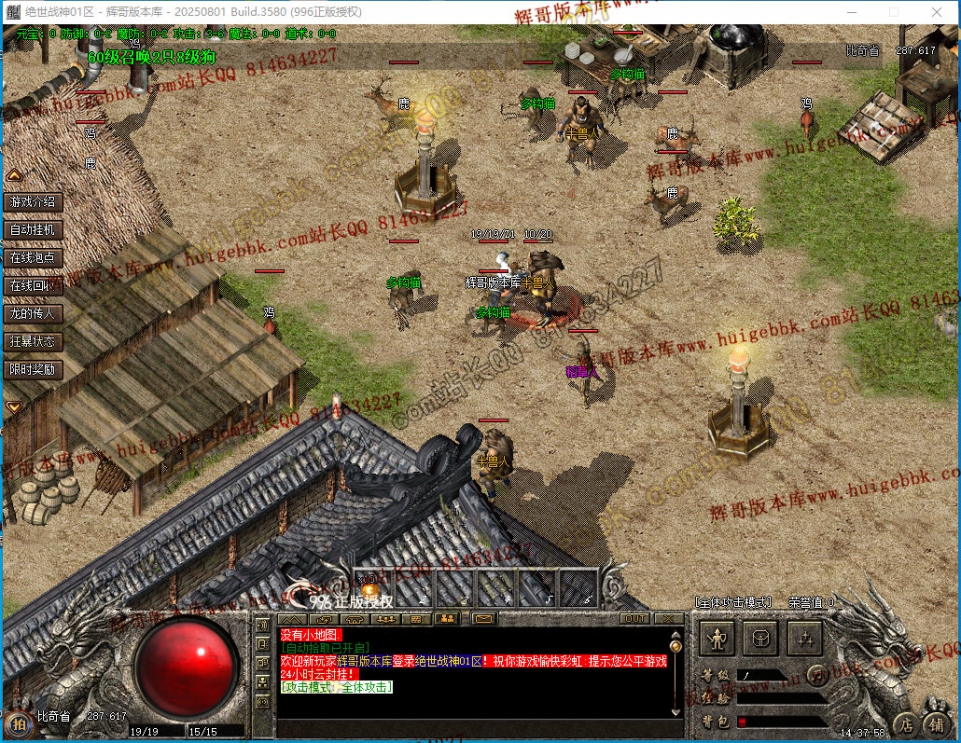961x743 pixels.
Task: Select the 在线泡点 side menu button
Action: click(35, 258)
